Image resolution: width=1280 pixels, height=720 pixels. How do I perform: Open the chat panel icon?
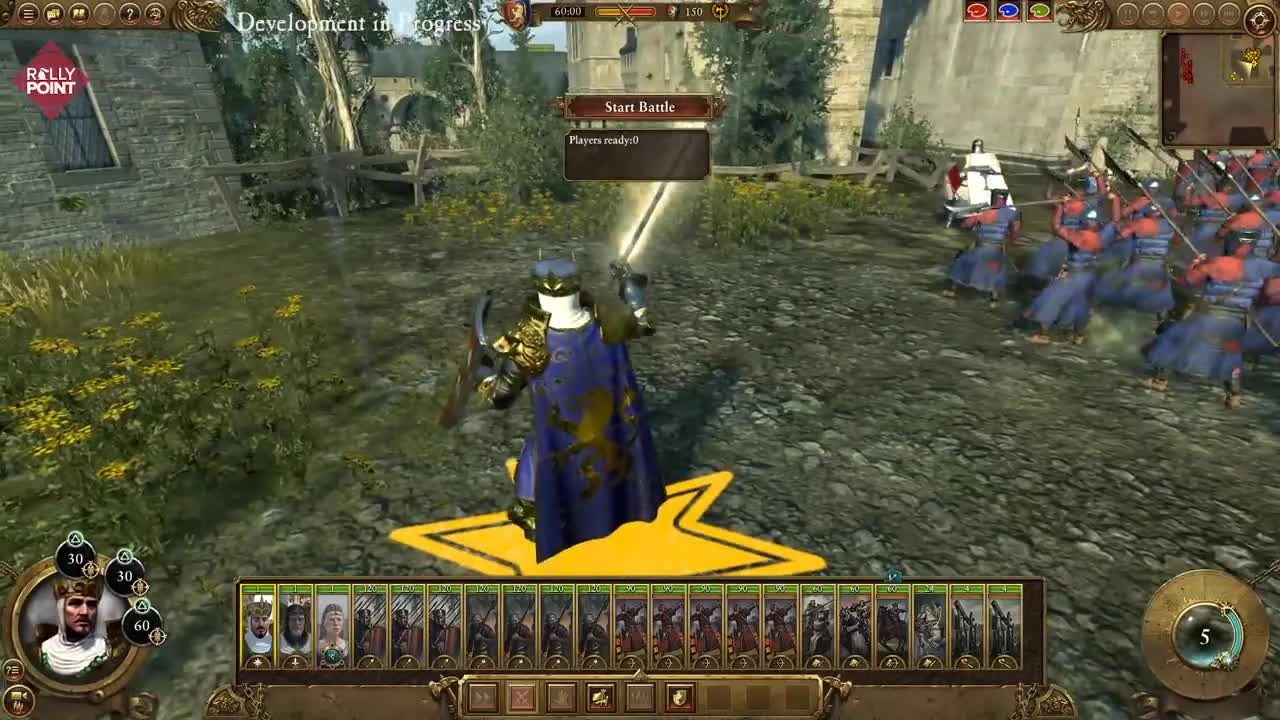coord(53,13)
